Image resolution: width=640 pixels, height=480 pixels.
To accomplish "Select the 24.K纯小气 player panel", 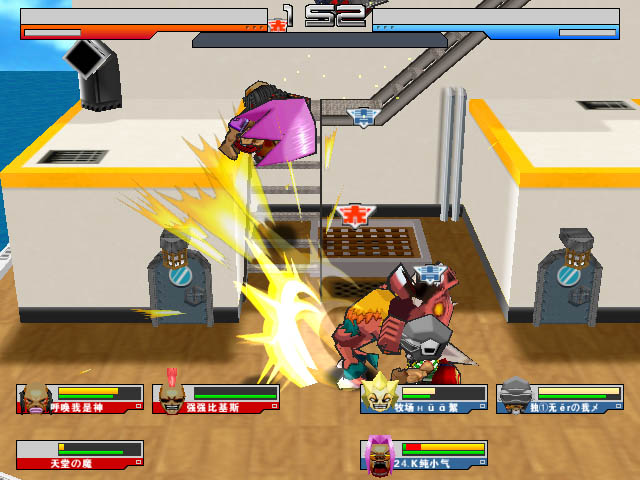I will pyautogui.click(x=425, y=454).
